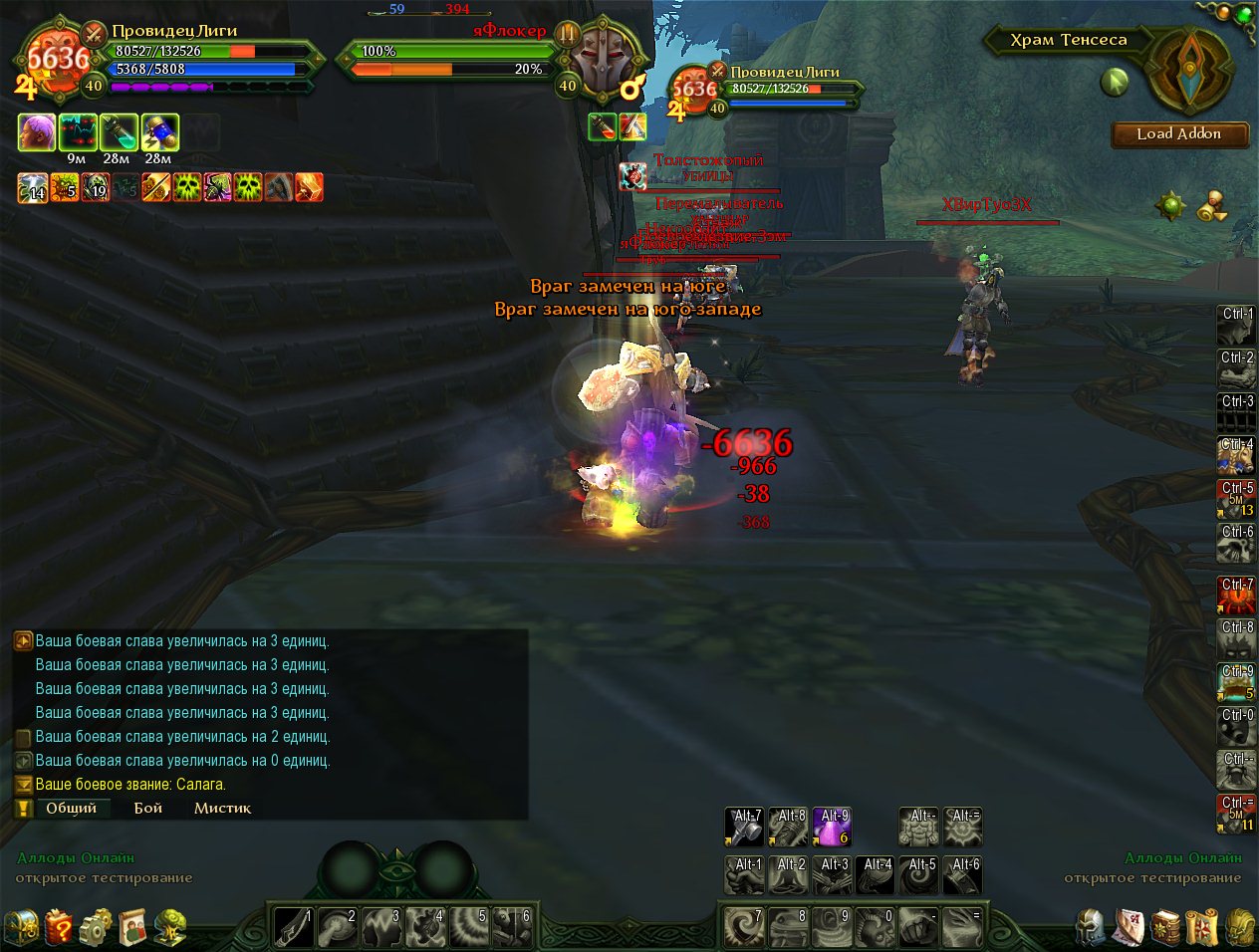
Task: Open the helmet character menu icon
Action: click(x=1092, y=927)
